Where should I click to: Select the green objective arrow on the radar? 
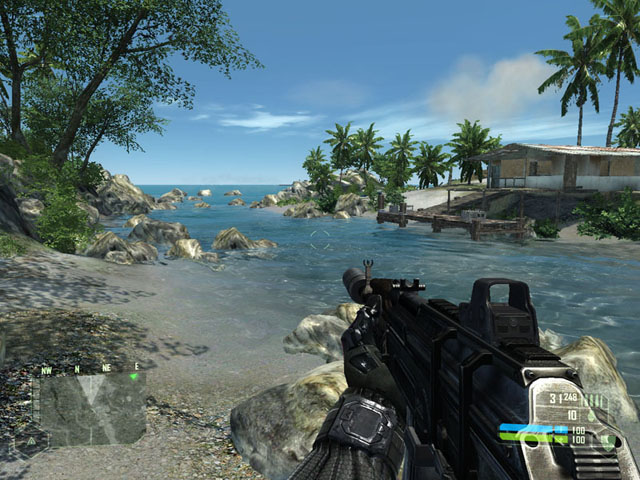point(134,377)
